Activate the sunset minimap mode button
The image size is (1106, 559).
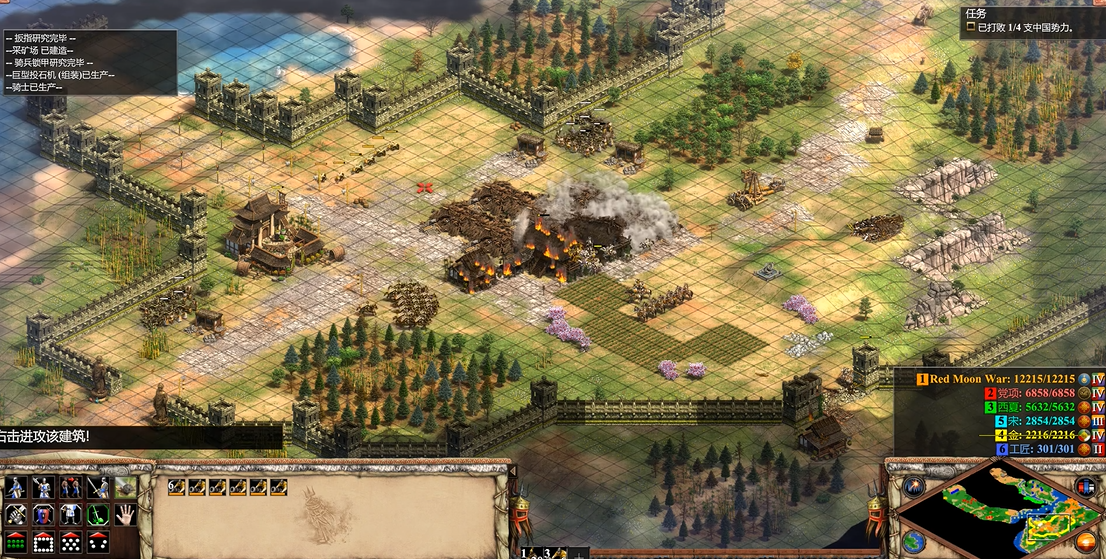click(1085, 543)
